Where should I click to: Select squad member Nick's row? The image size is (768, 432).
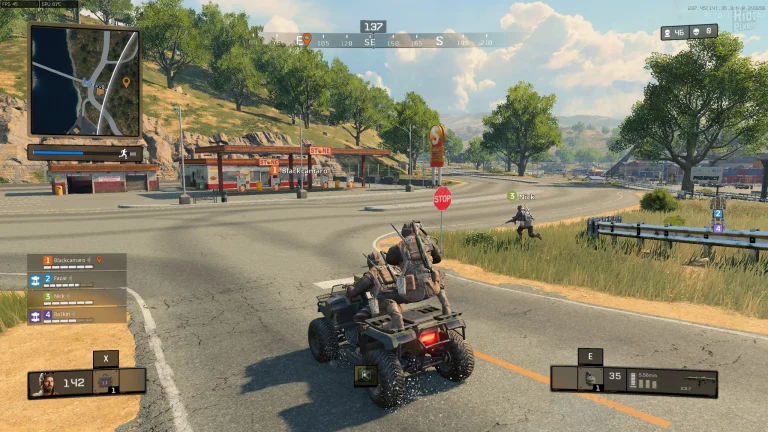pyautogui.click(x=77, y=298)
